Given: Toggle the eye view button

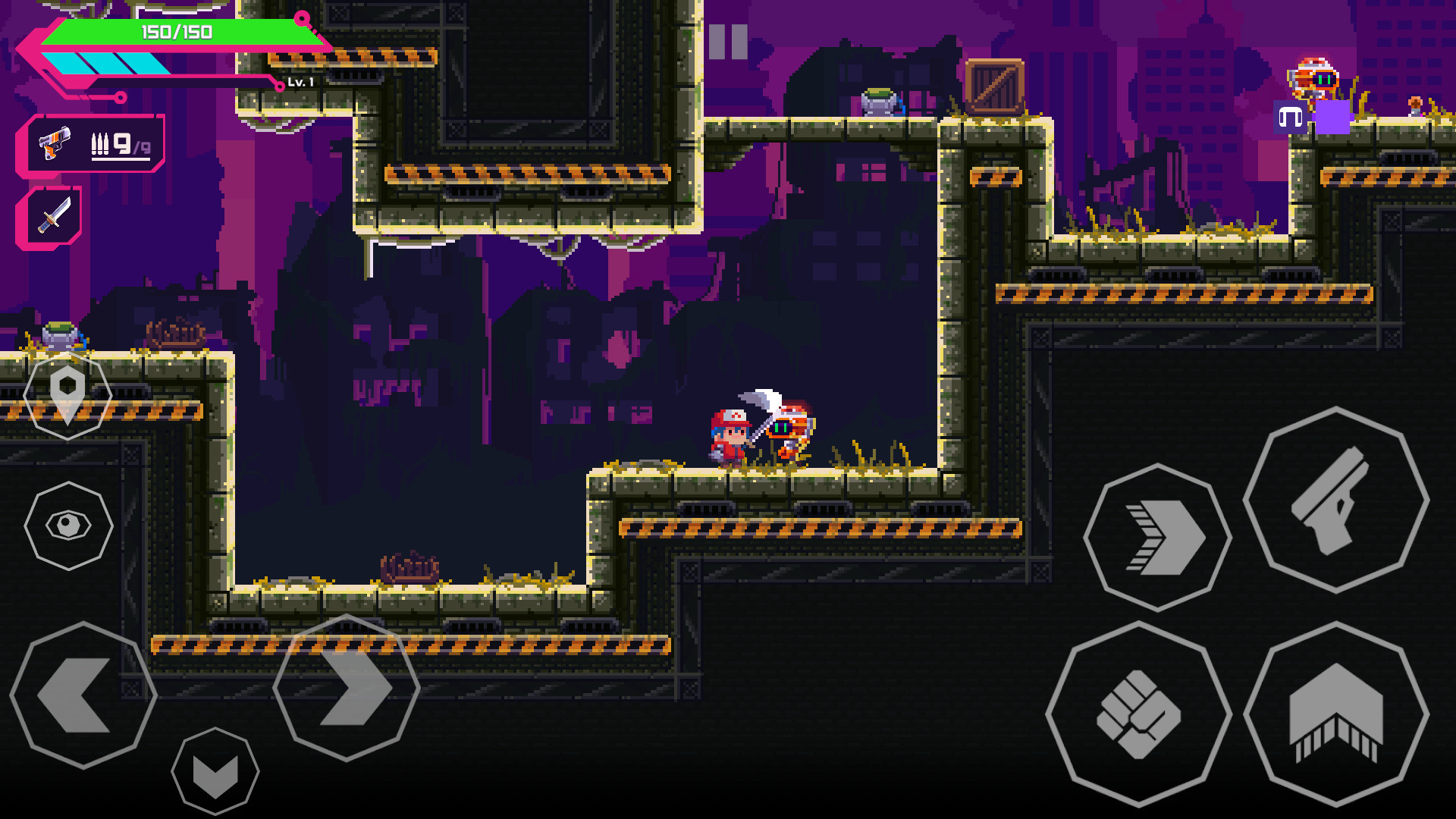Looking at the screenshot, I should click(68, 526).
